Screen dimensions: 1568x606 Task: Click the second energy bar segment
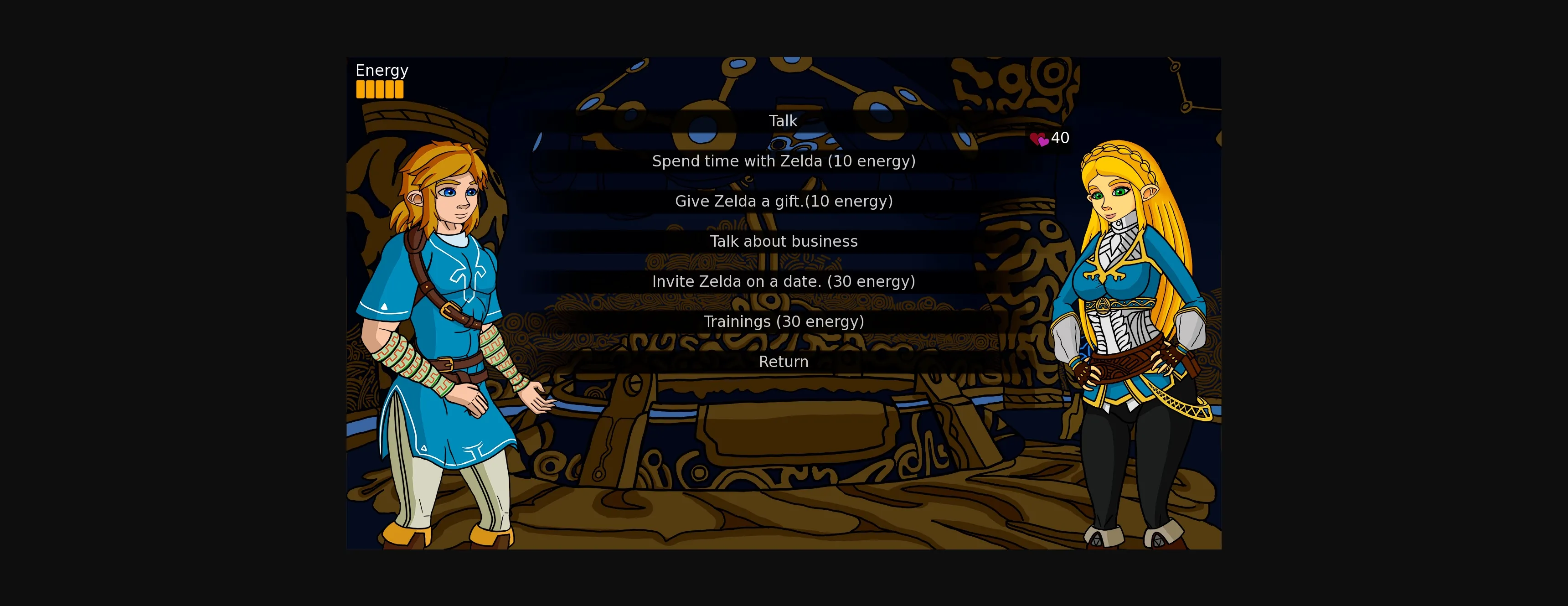(x=371, y=90)
